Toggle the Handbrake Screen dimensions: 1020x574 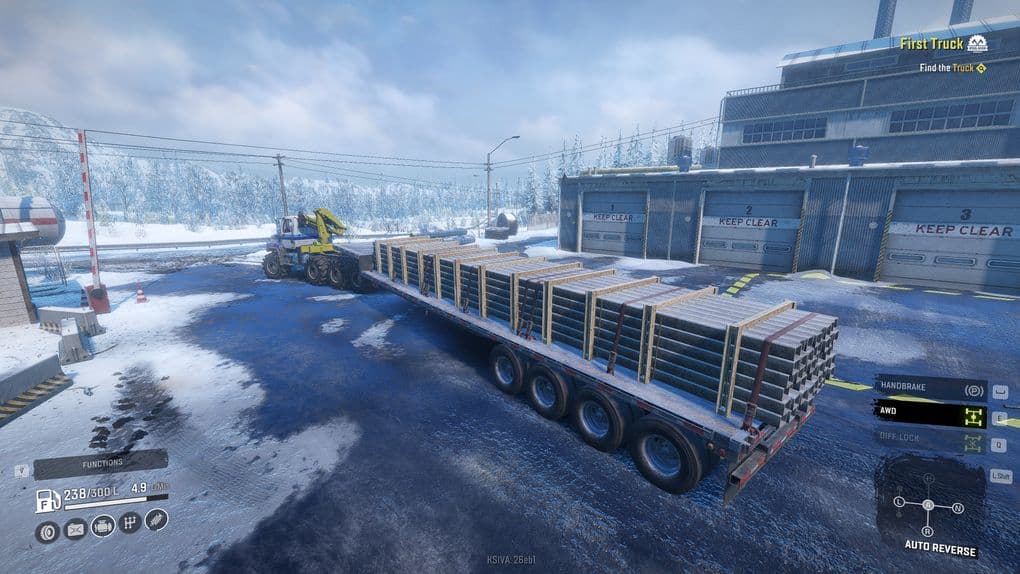(930, 389)
